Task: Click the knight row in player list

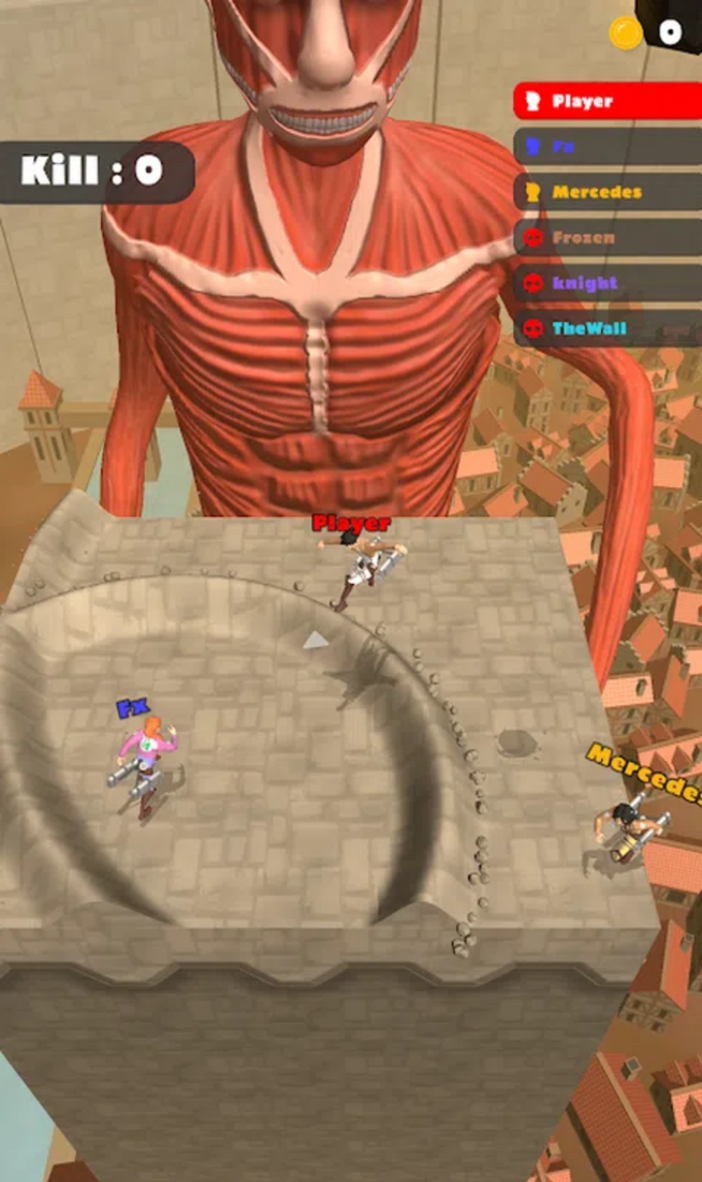Action: point(607,283)
